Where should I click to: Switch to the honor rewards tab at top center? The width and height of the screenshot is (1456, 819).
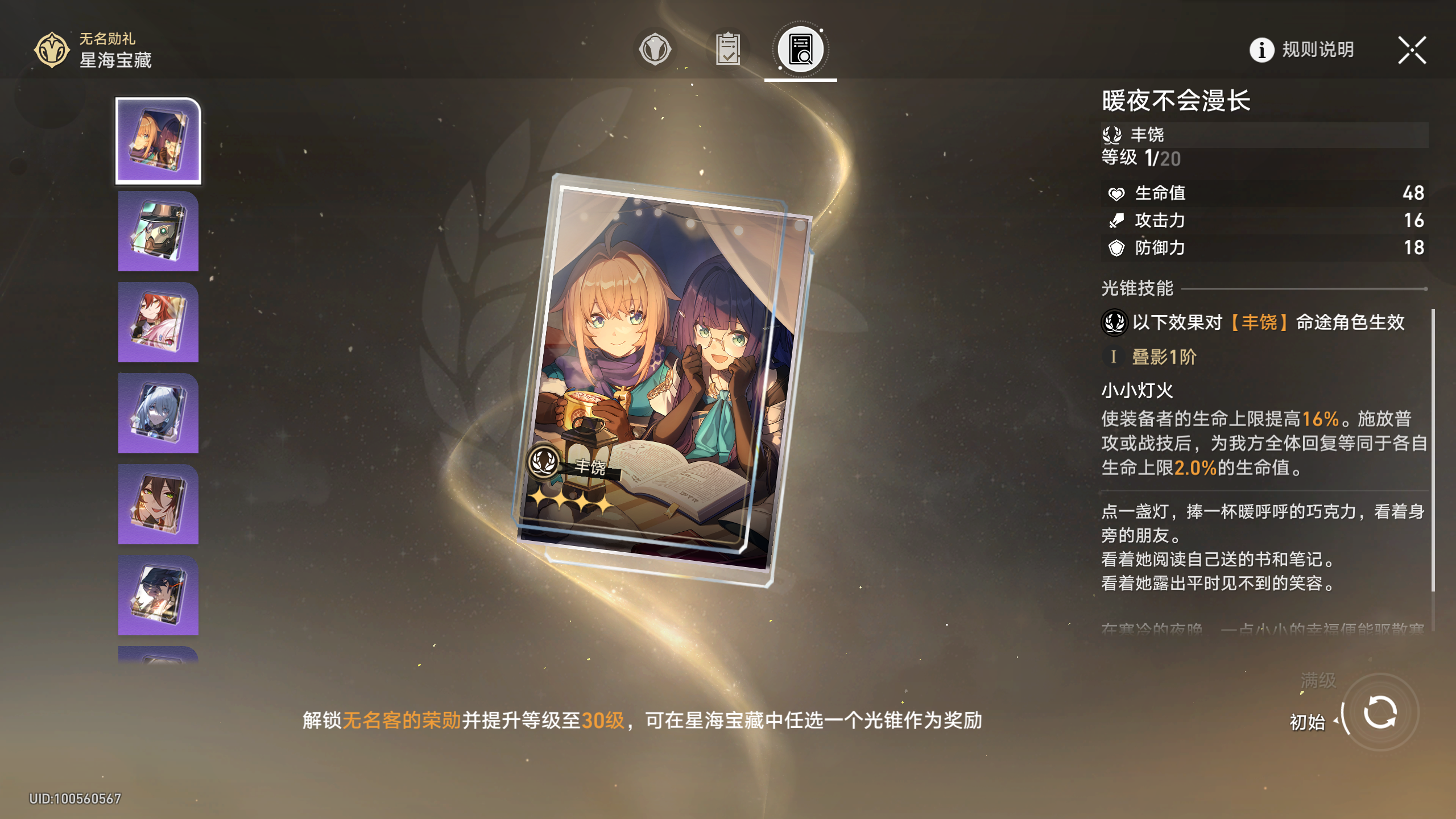coord(655,49)
